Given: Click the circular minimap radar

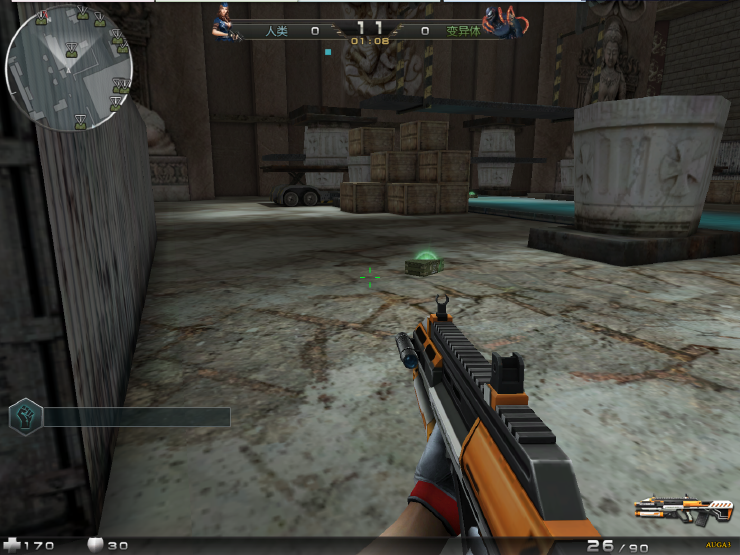Looking at the screenshot, I should (69, 67).
